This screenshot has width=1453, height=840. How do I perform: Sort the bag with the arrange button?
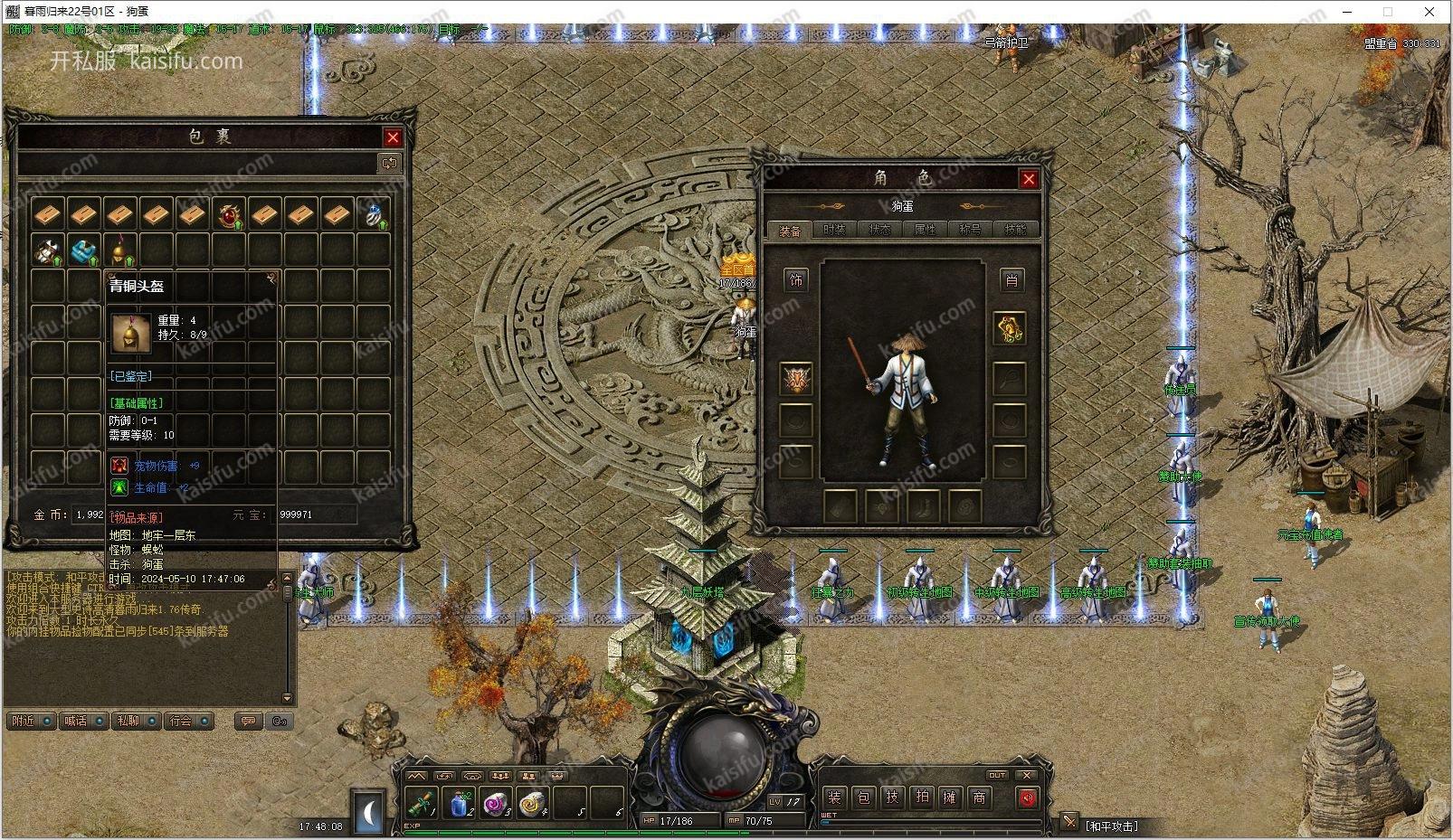(389, 164)
